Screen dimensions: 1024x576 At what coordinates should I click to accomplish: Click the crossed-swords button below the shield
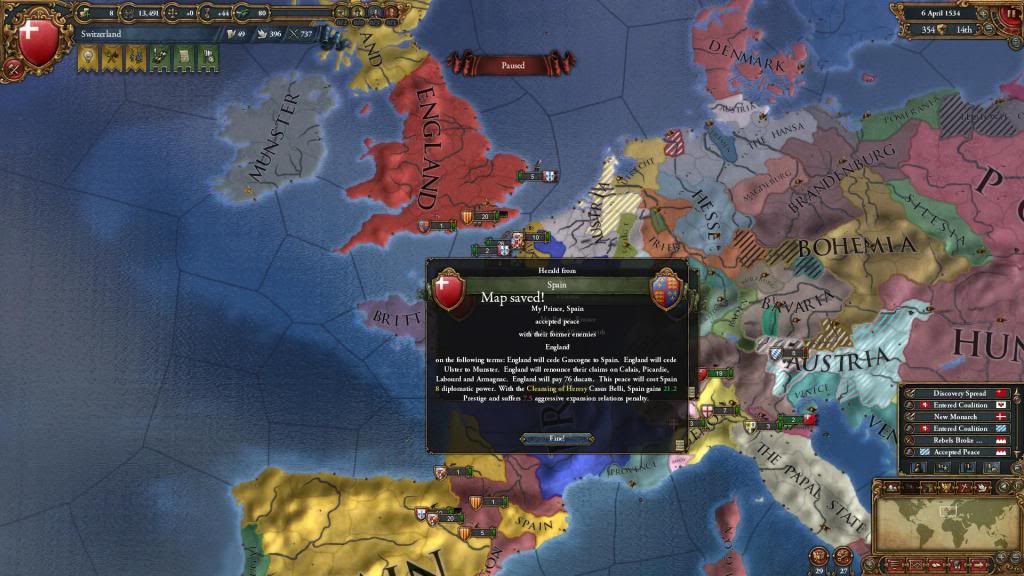12,68
